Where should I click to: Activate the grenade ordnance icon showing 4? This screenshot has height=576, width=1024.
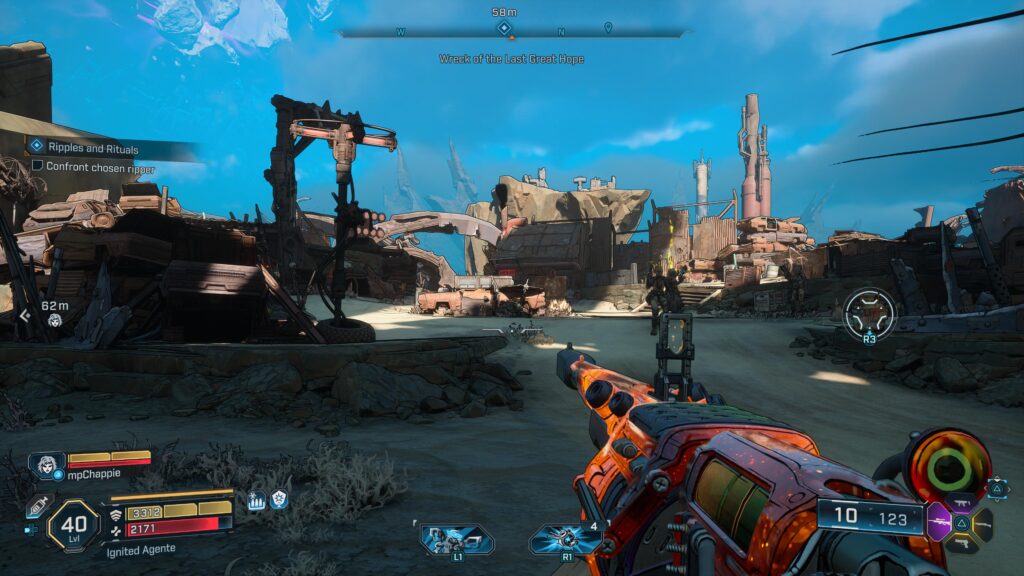click(x=566, y=540)
